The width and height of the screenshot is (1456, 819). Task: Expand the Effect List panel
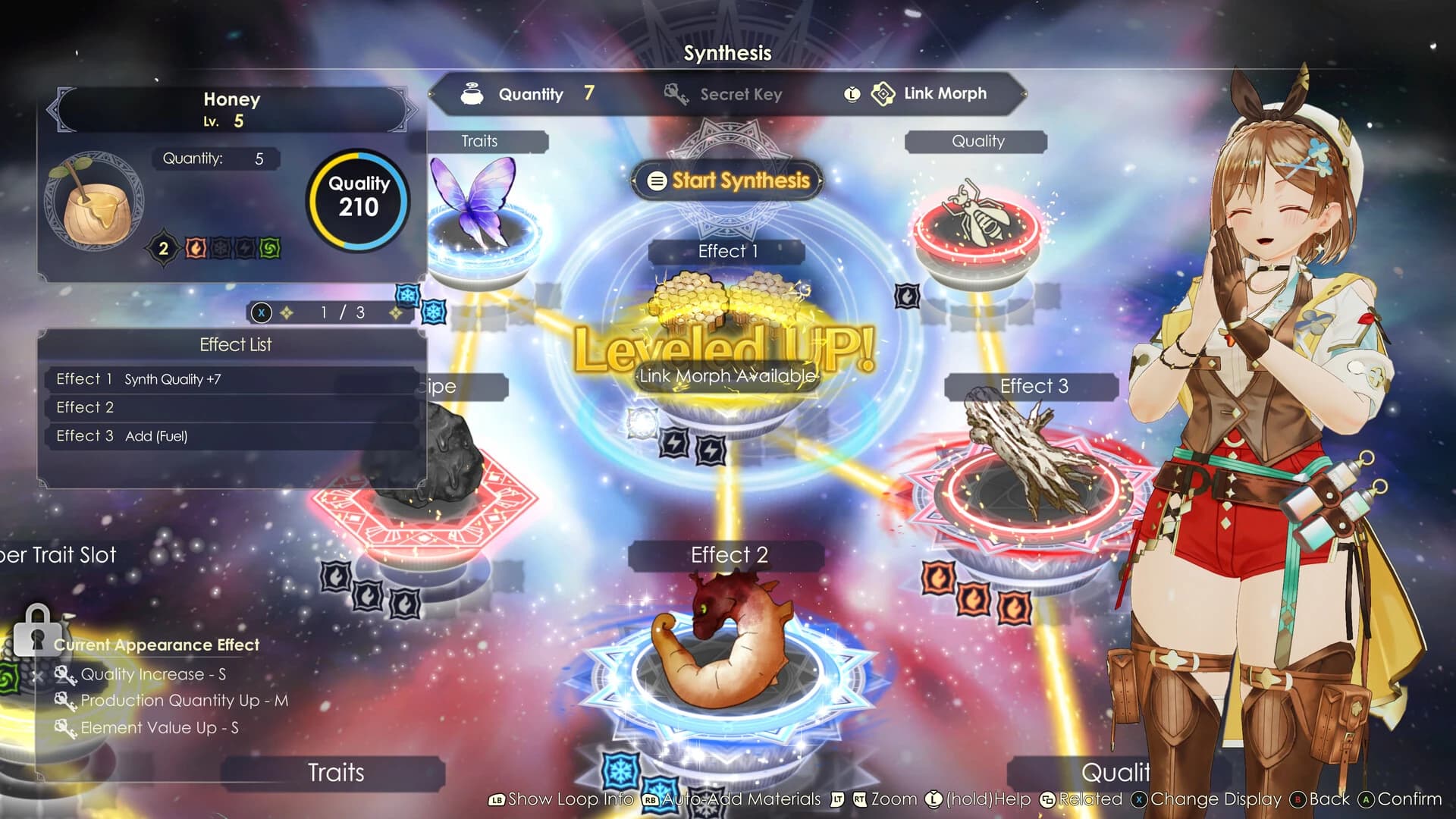(x=235, y=344)
